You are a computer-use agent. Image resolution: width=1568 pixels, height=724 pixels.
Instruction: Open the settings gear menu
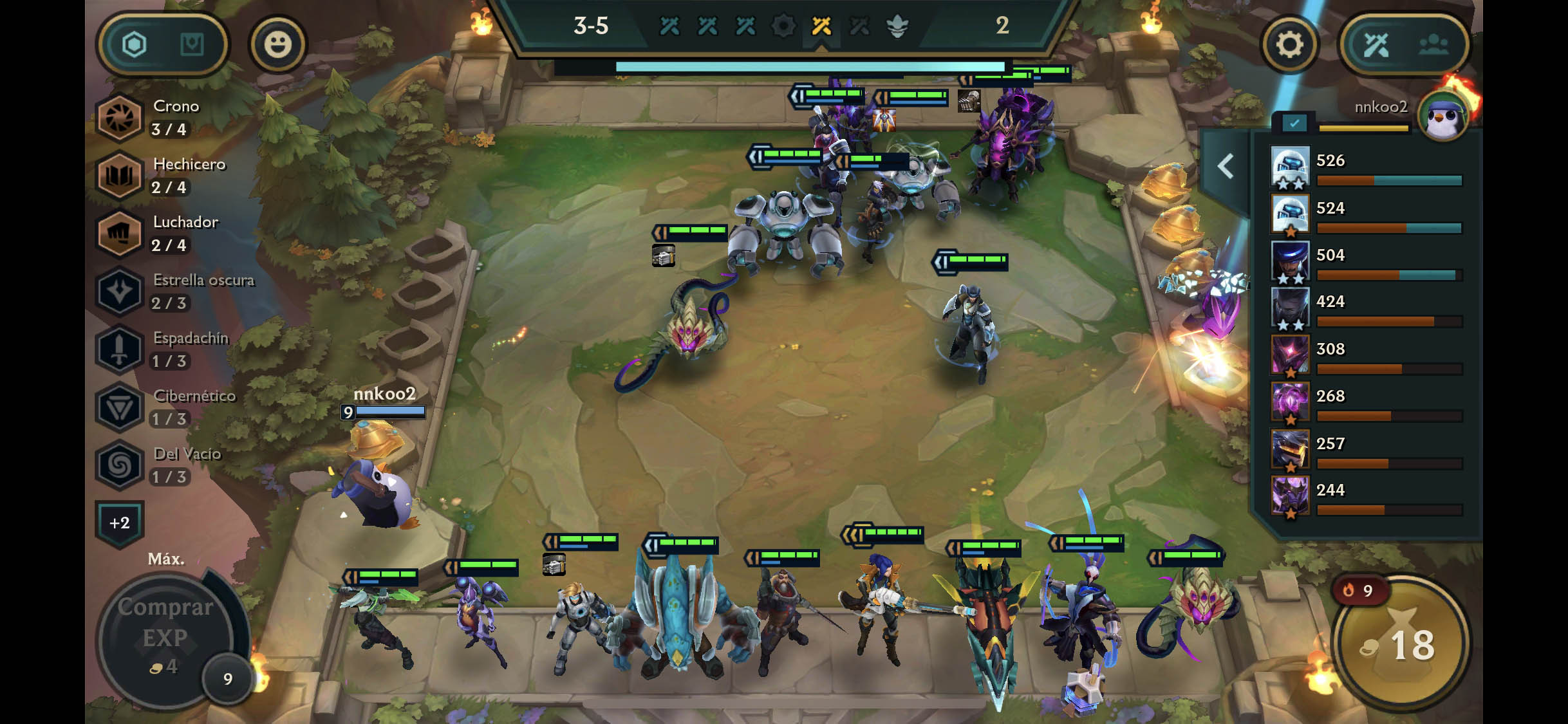pyautogui.click(x=1289, y=45)
